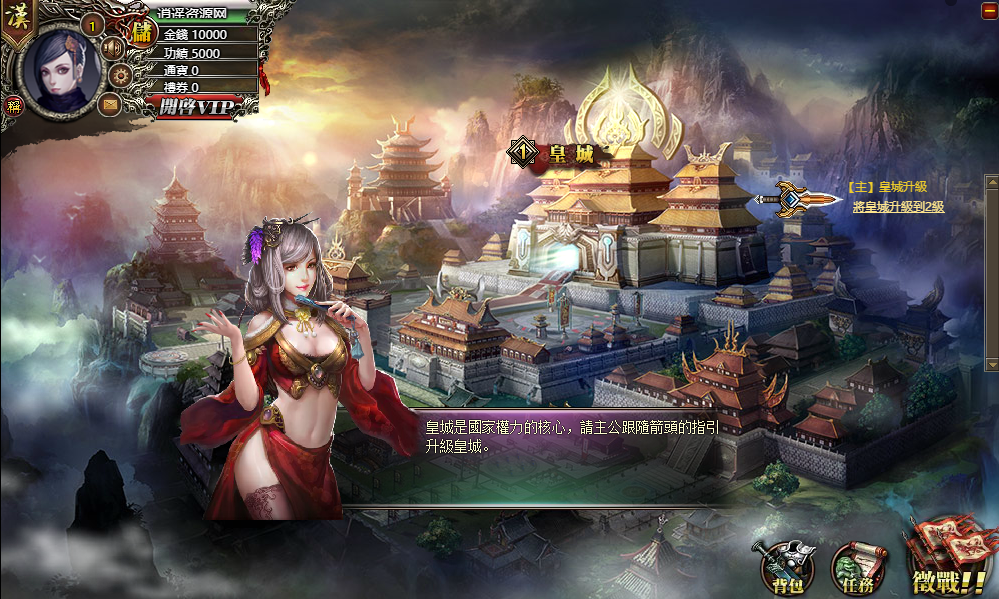999x599 pixels.
Task: Collapse the panel with the red minus button
Action: click(x=989, y=10)
